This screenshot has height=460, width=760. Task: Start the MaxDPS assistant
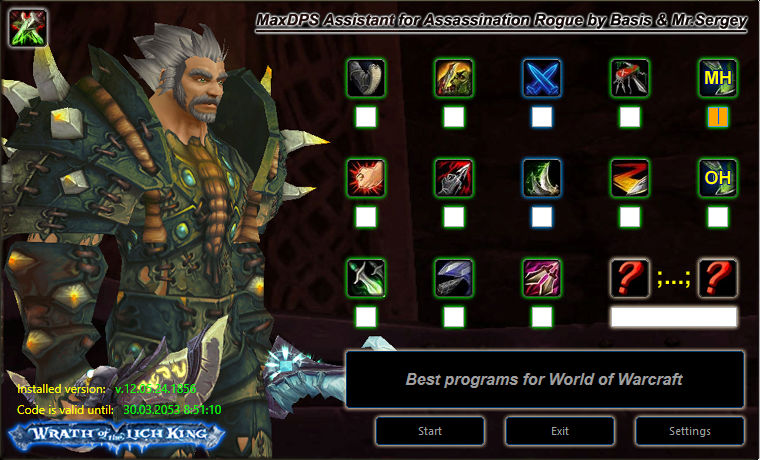click(x=430, y=431)
